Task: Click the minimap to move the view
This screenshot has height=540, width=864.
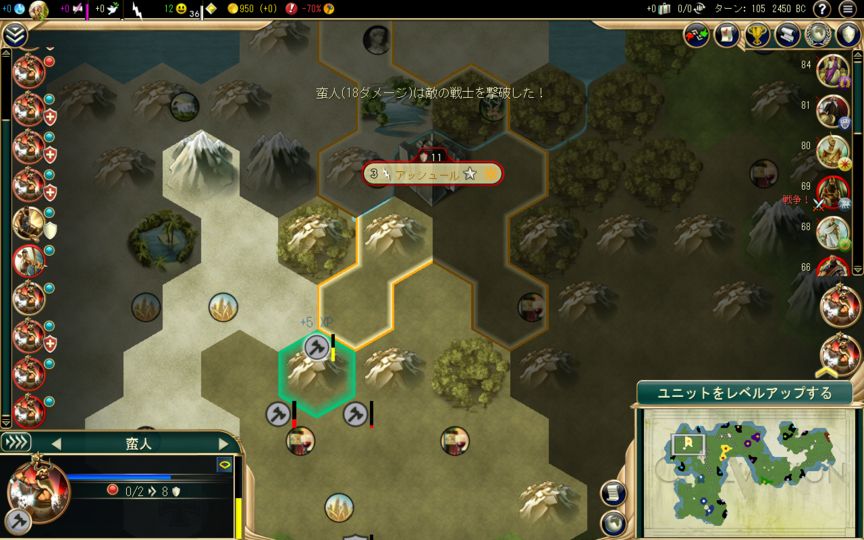Action: tap(745, 468)
